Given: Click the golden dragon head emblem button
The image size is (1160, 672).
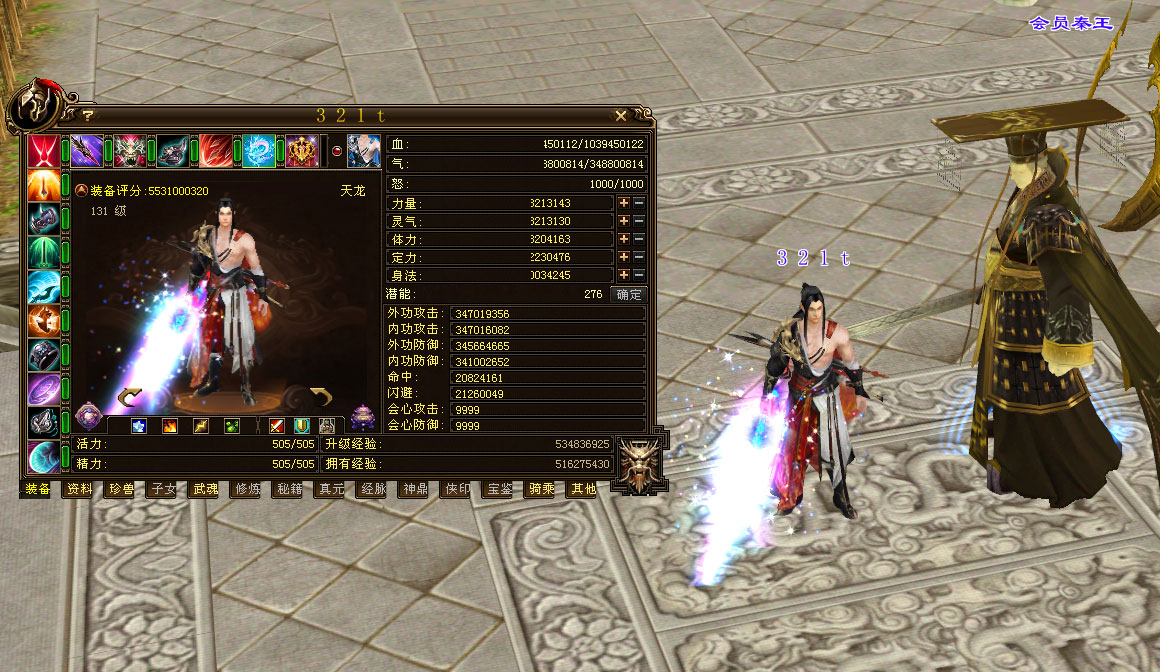Looking at the screenshot, I should coord(636,465).
